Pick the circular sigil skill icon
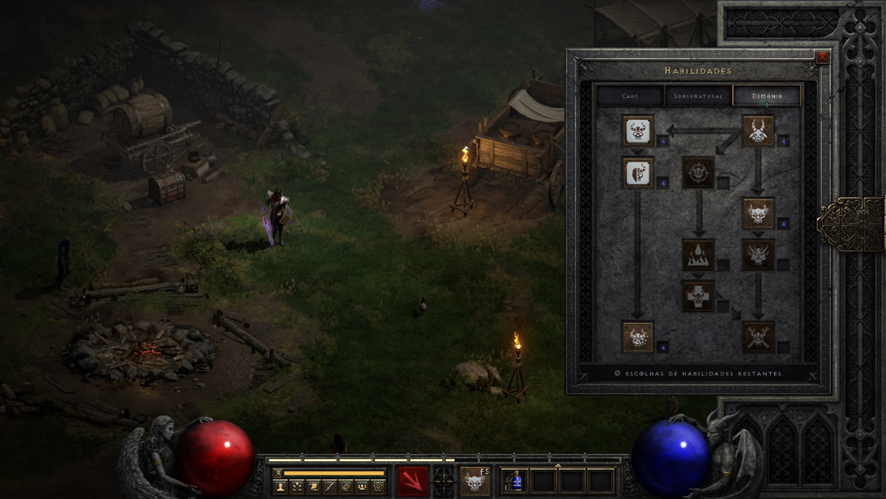 pos(698,172)
